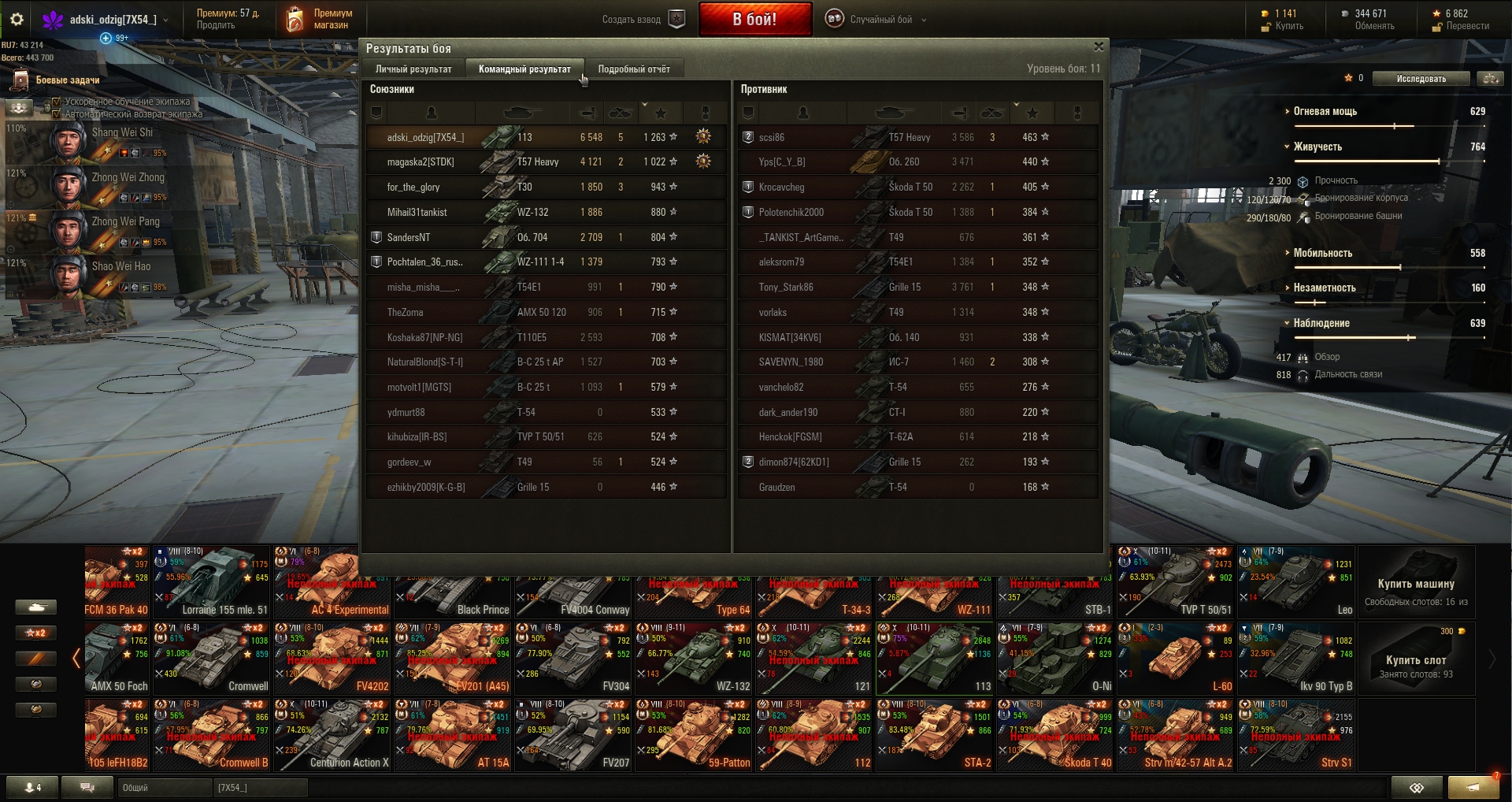
Task: Click Купить машину to buy a vehicle
Action: pyautogui.click(x=1415, y=584)
